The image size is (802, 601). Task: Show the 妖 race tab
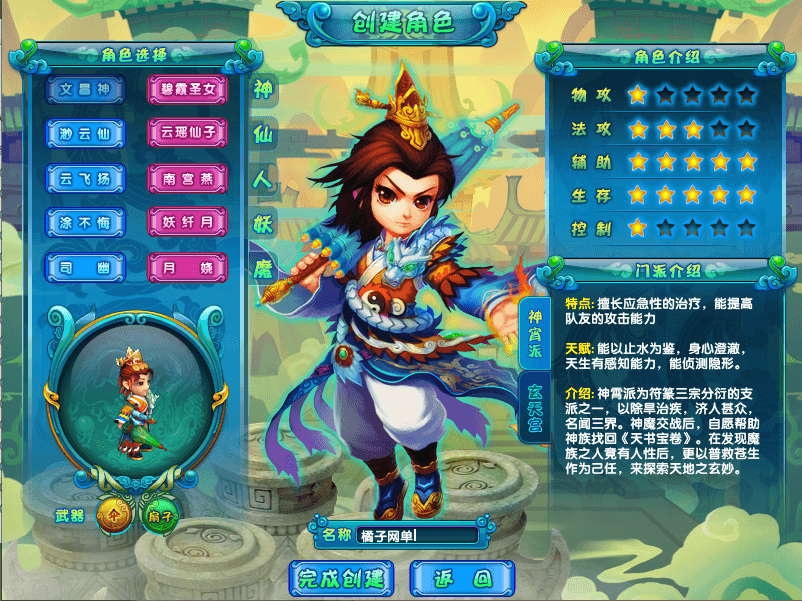[263, 223]
